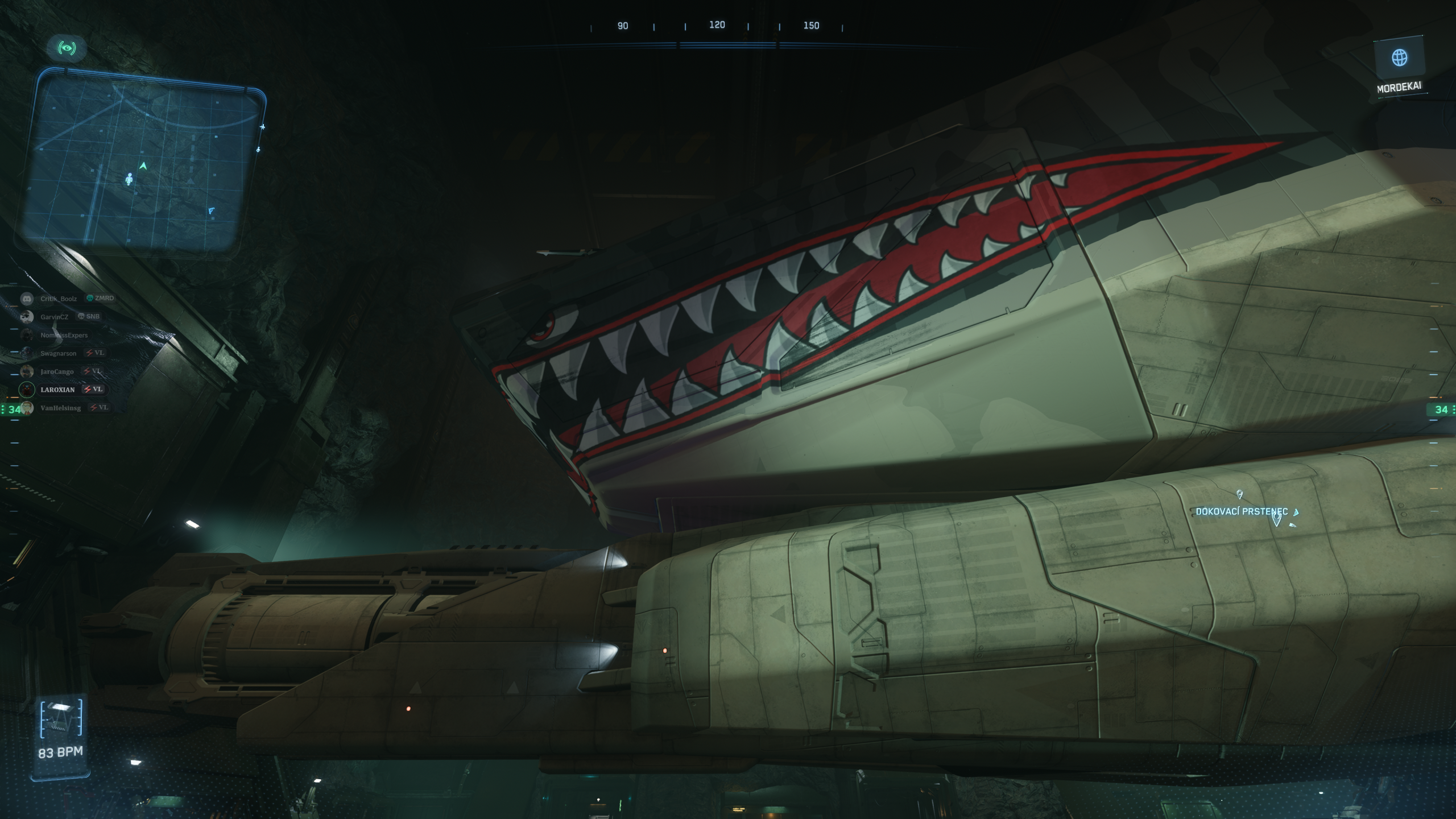Click GarvinCZ in the voice overlay list
The height and width of the screenshot is (819, 1456).
click(x=54, y=317)
